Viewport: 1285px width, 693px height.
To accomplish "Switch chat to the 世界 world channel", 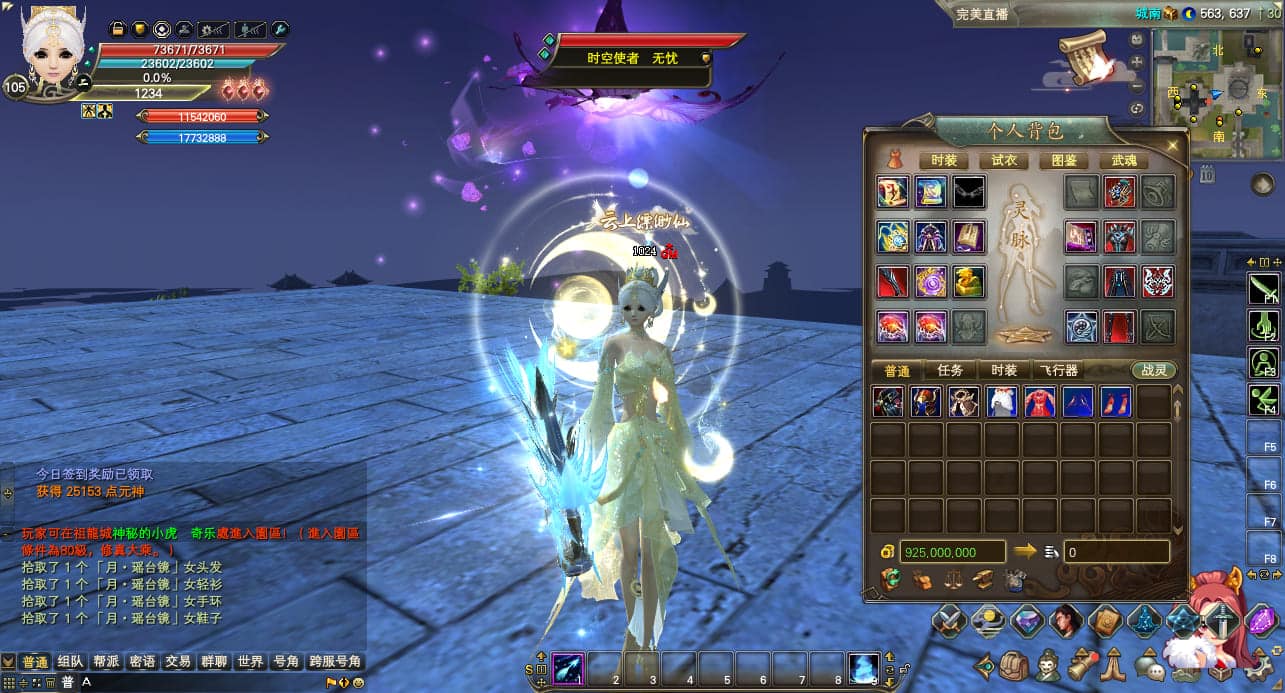I will [x=250, y=662].
